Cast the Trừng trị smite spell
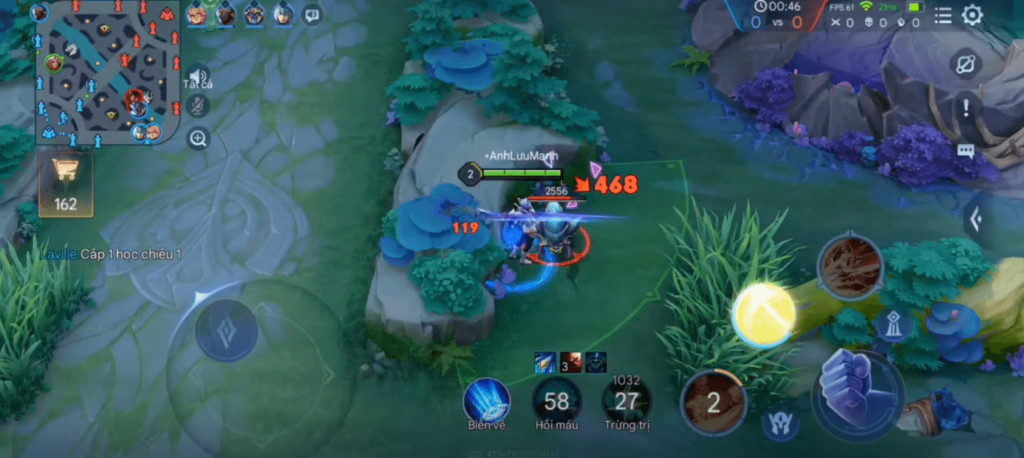This screenshot has height=458, width=1024. coord(626,401)
